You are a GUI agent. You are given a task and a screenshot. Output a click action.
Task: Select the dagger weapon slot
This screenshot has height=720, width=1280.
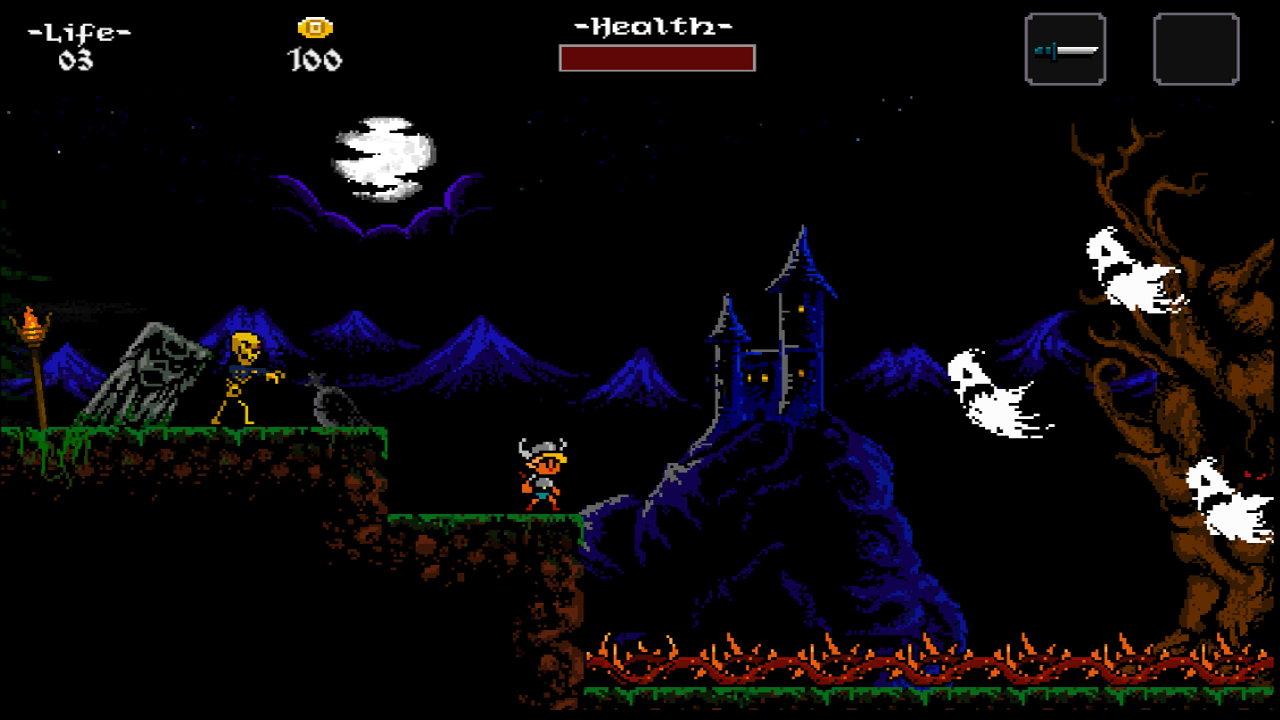[1065, 48]
